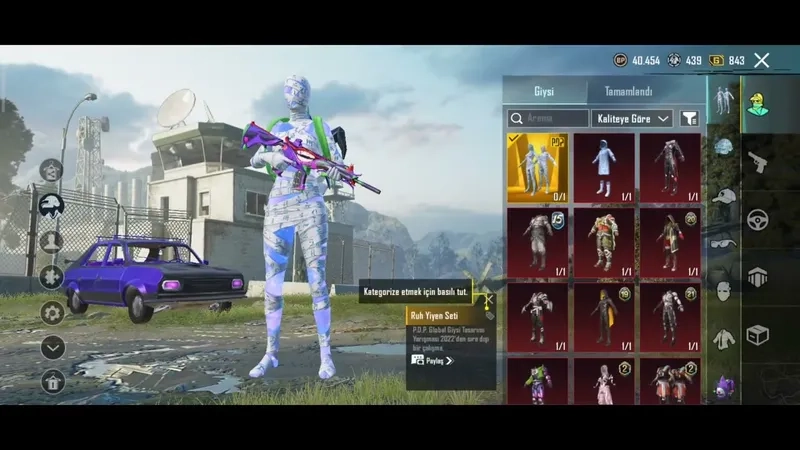Select the equipped gold mummy outfit slot
800x450 pixels.
pos(537,168)
